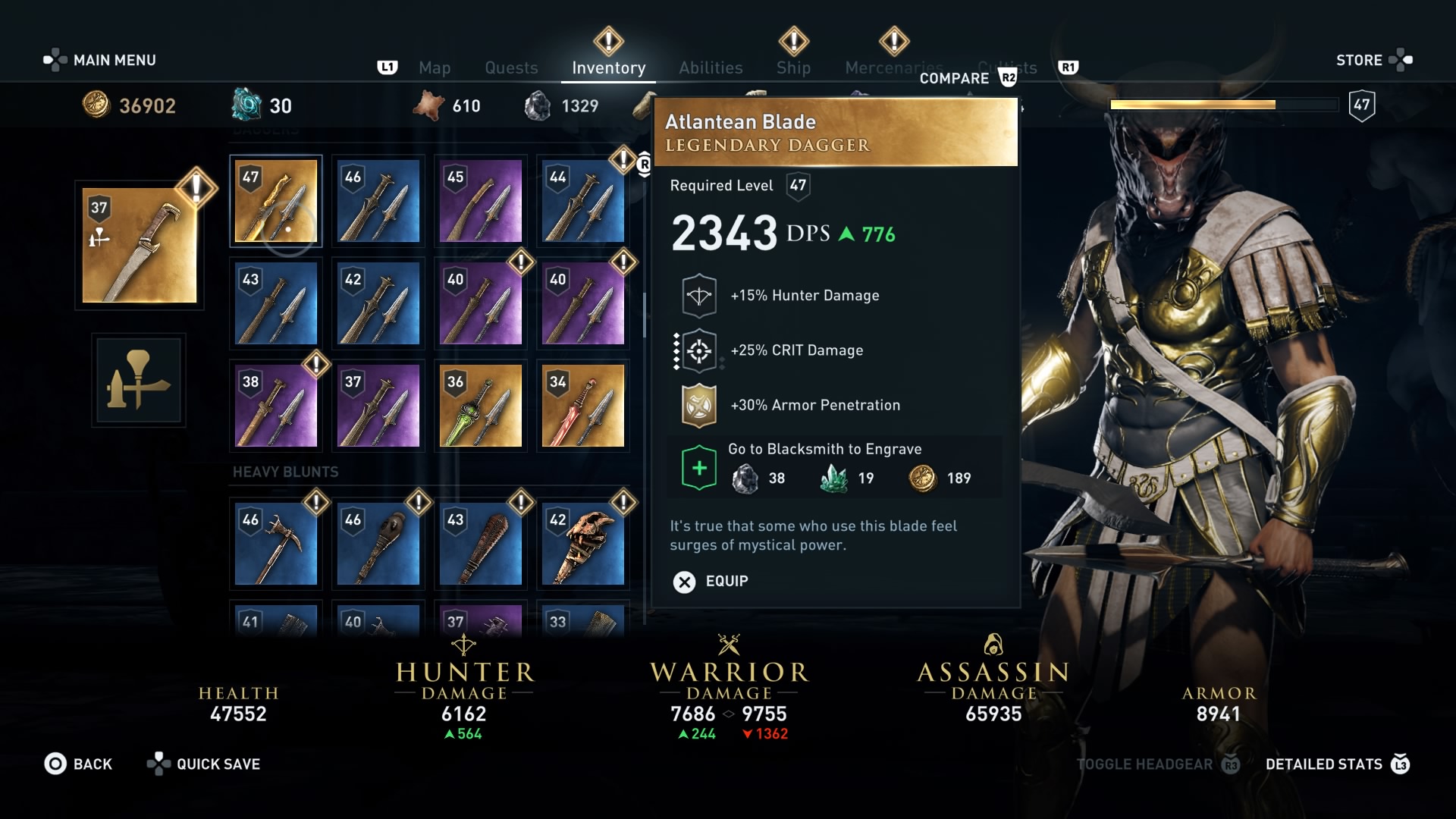Select the level 45 purple dagger thumbnail
The image size is (1456, 819).
(479, 201)
